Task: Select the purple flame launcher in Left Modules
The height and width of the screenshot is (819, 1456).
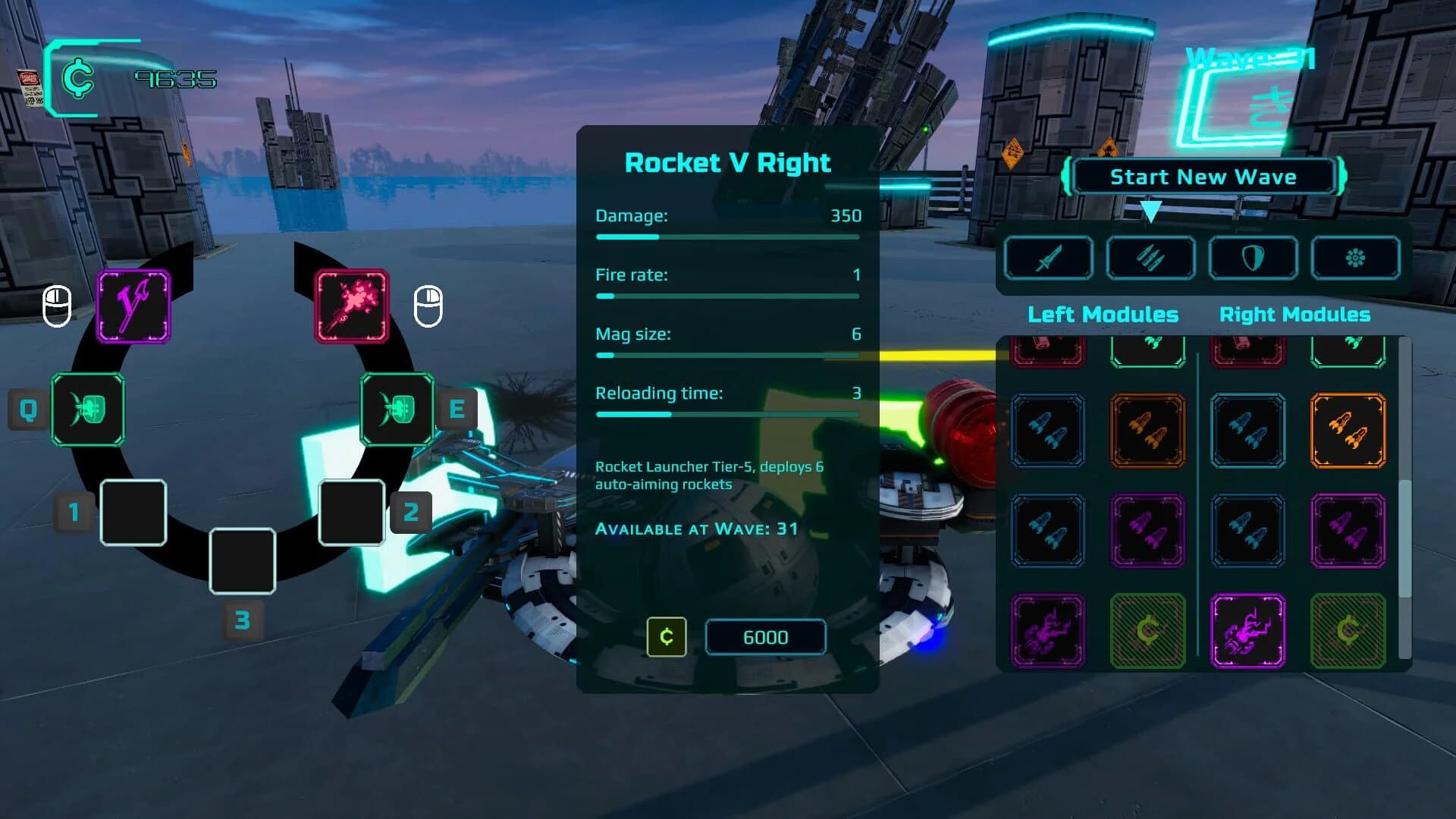Action: (1047, 631)
